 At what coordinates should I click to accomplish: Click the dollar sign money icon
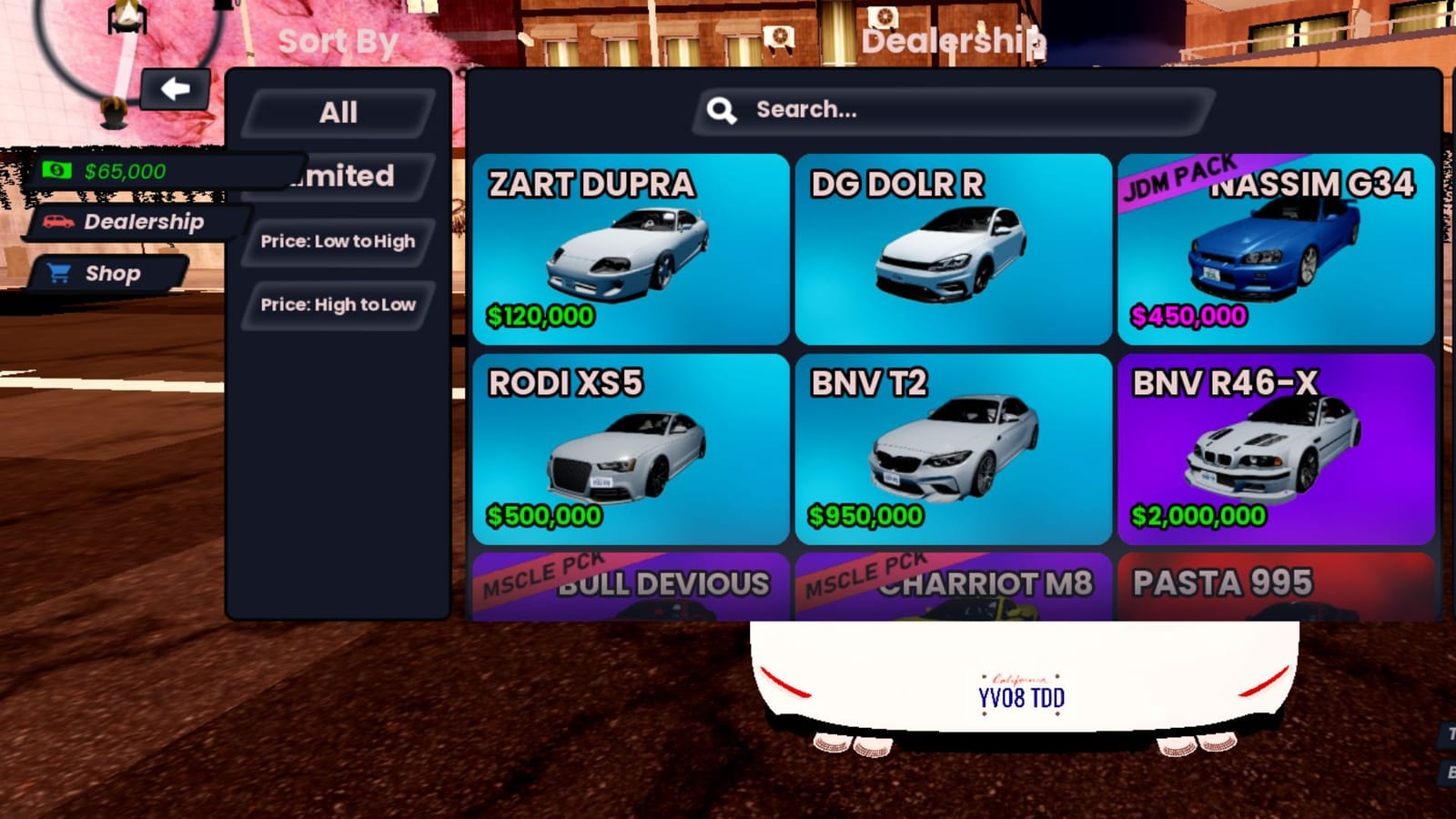pos(56,169)
